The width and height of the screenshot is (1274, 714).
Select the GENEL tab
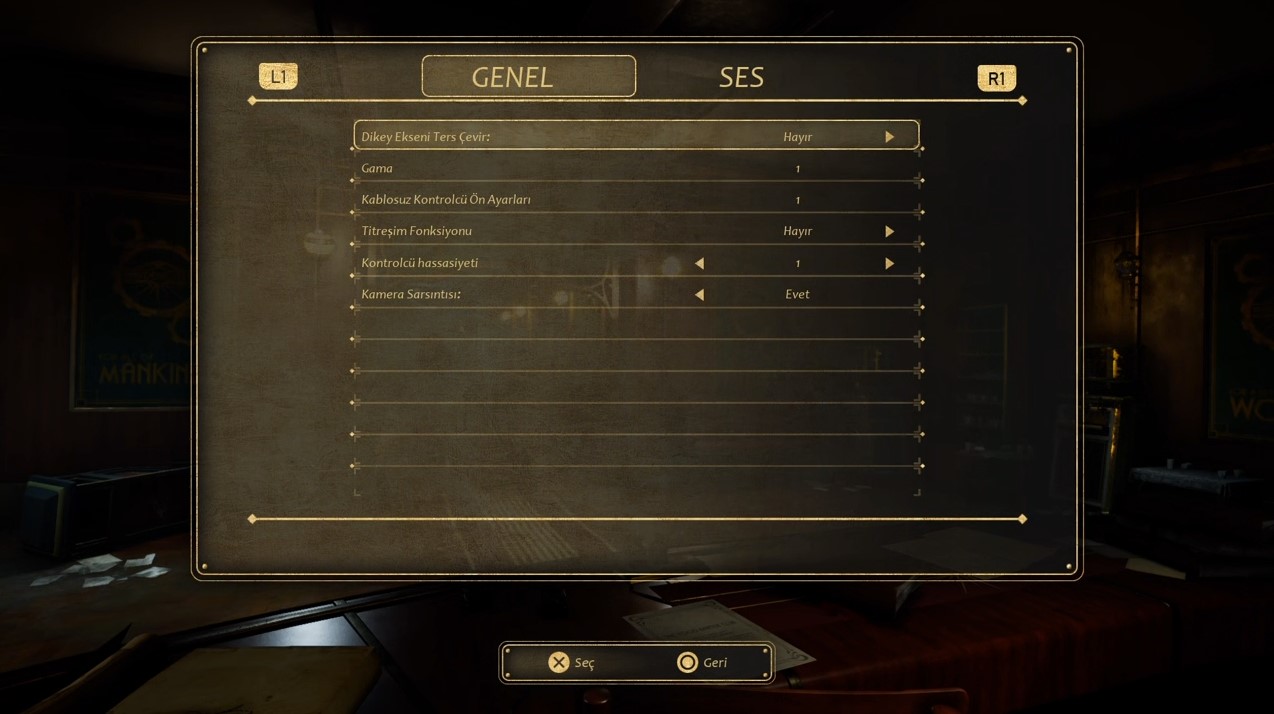(528, 77)
